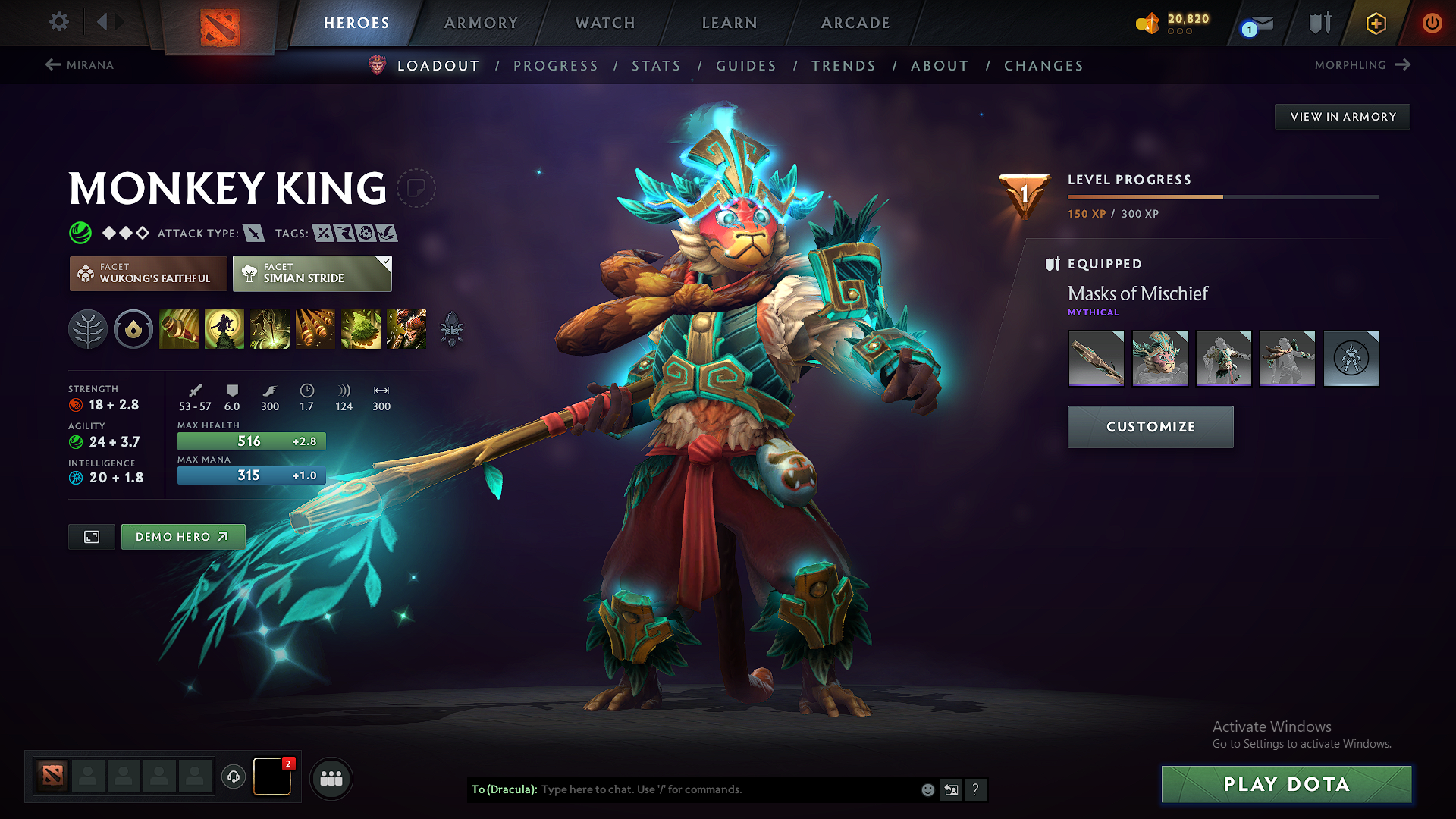
Task: Click the voice chat headset icon
Action: point(233,778)
